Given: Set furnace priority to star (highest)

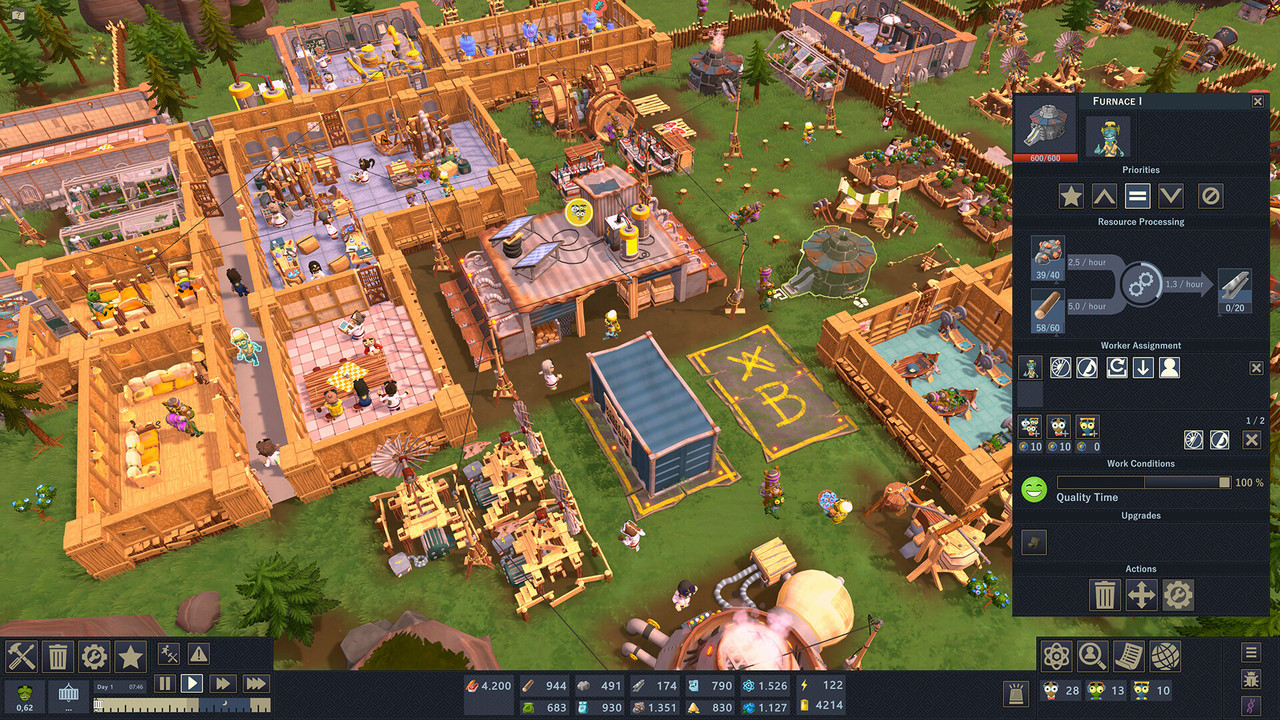Looking at the screenshot, I should point(1071,196).
